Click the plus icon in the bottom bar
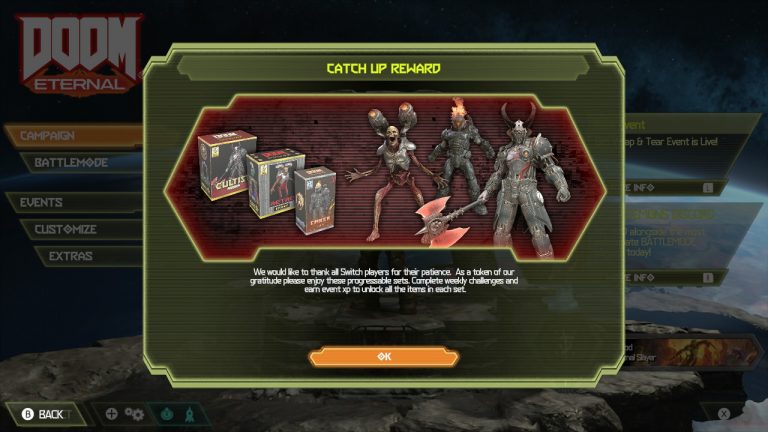 [111, 414]
